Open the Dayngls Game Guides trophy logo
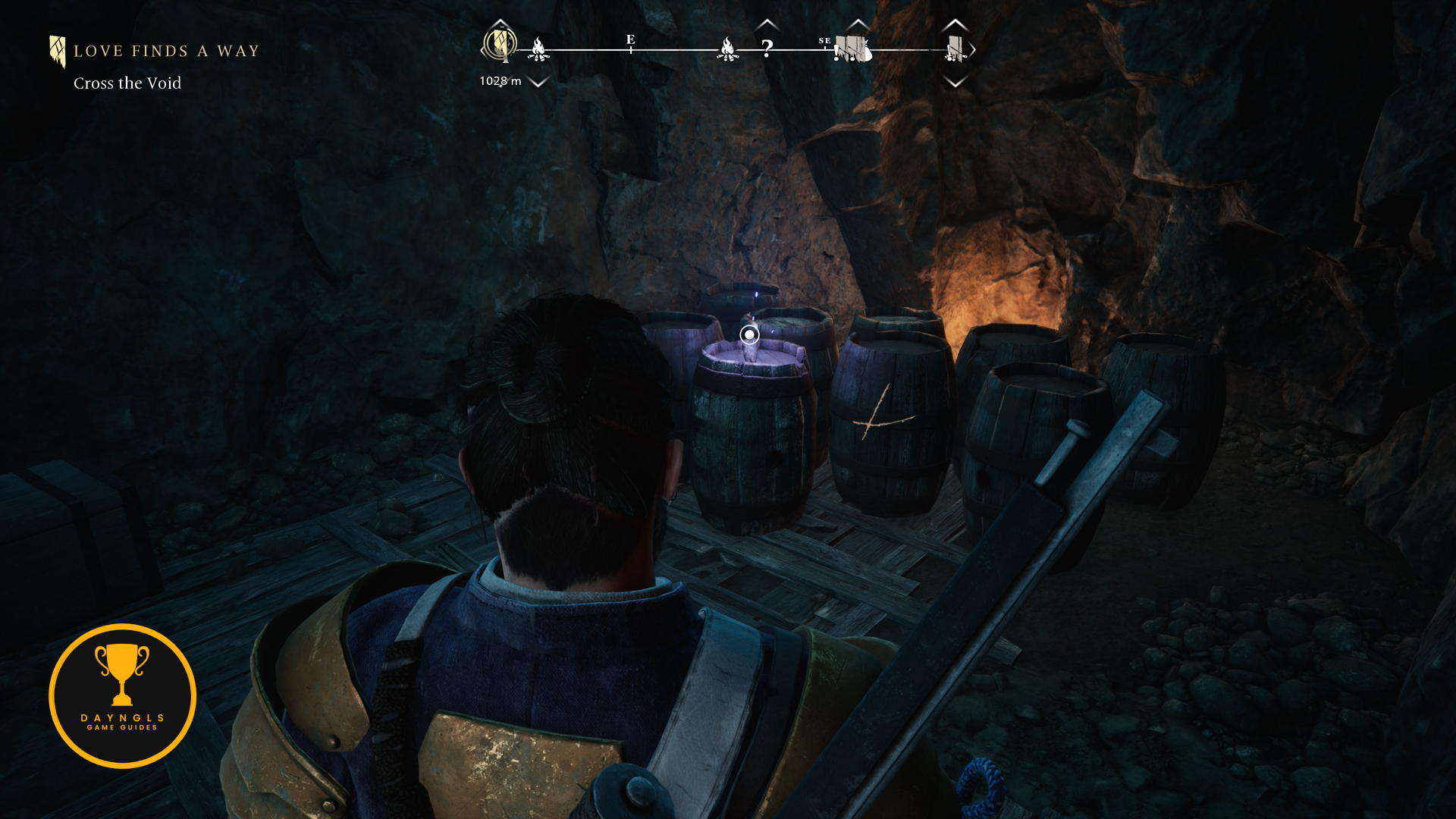This screenshot has width=1456, height=819. pos(122,695)
